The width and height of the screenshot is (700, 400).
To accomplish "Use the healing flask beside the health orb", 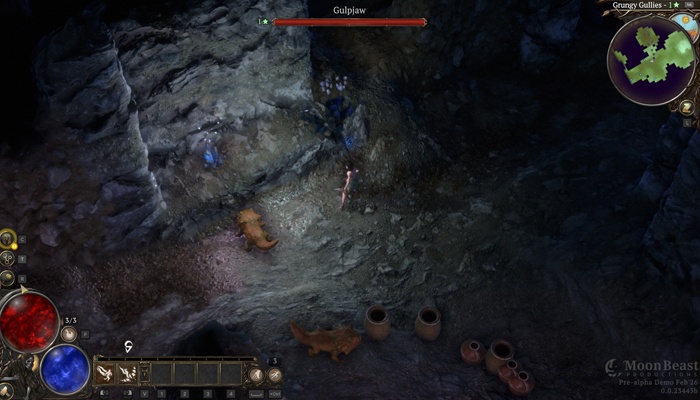I will click(69, 336).
